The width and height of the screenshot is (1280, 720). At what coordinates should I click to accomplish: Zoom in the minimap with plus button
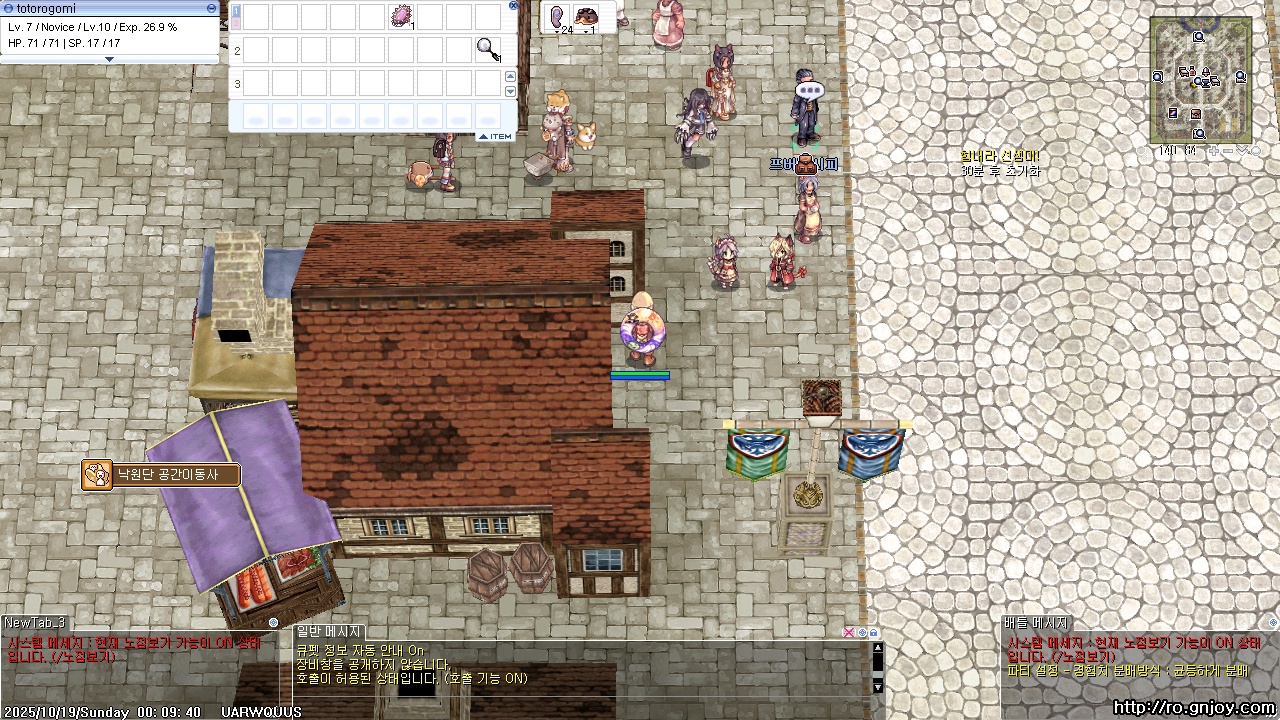click(x=1214, y=151)
